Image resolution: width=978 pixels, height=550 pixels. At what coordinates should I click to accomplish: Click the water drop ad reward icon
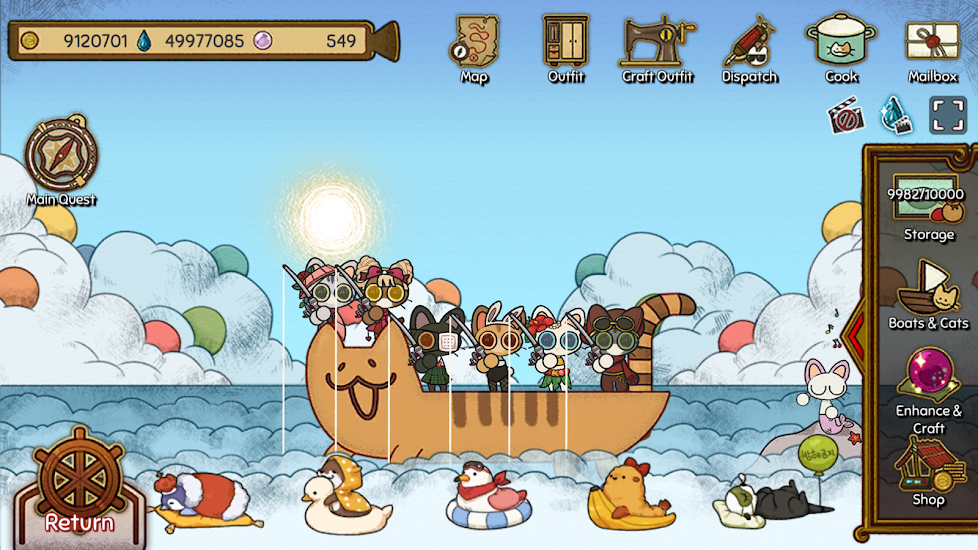tap(895, 115)
